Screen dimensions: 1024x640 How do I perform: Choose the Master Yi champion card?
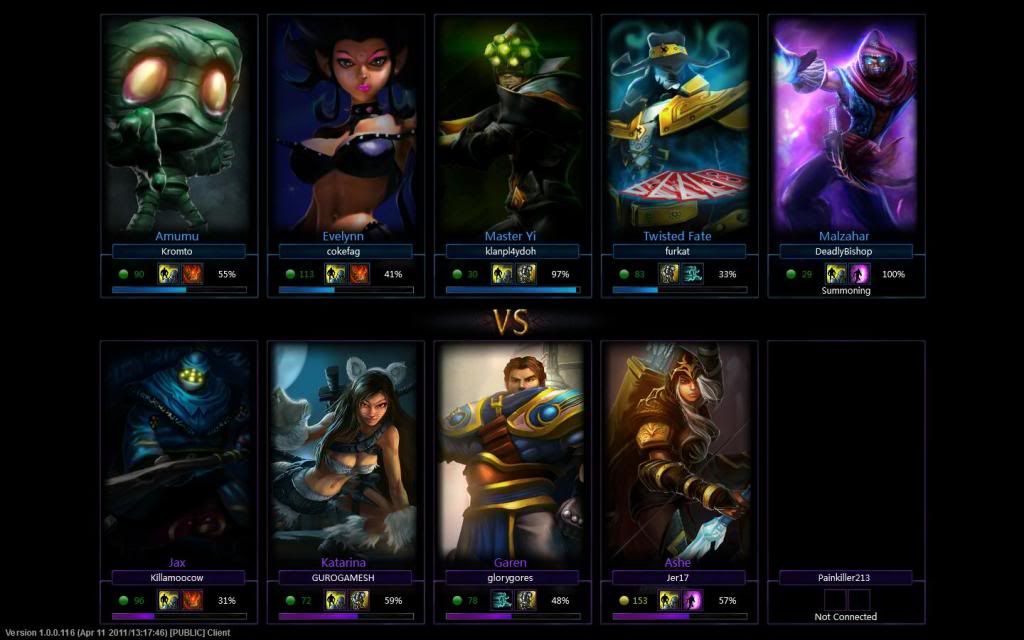[511, 125]
